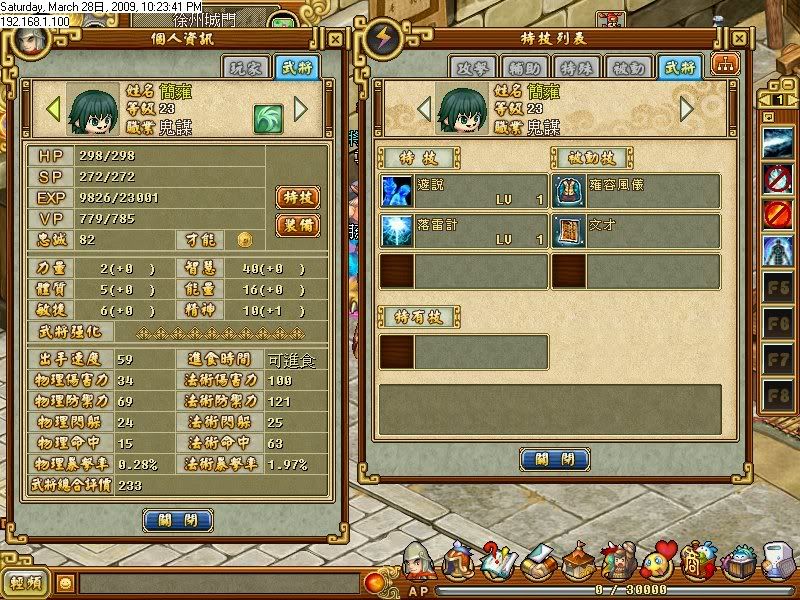This screenshot has height=600, width=800.
Task: Open the 裝備 equipment button
Action: coord(297,225)
